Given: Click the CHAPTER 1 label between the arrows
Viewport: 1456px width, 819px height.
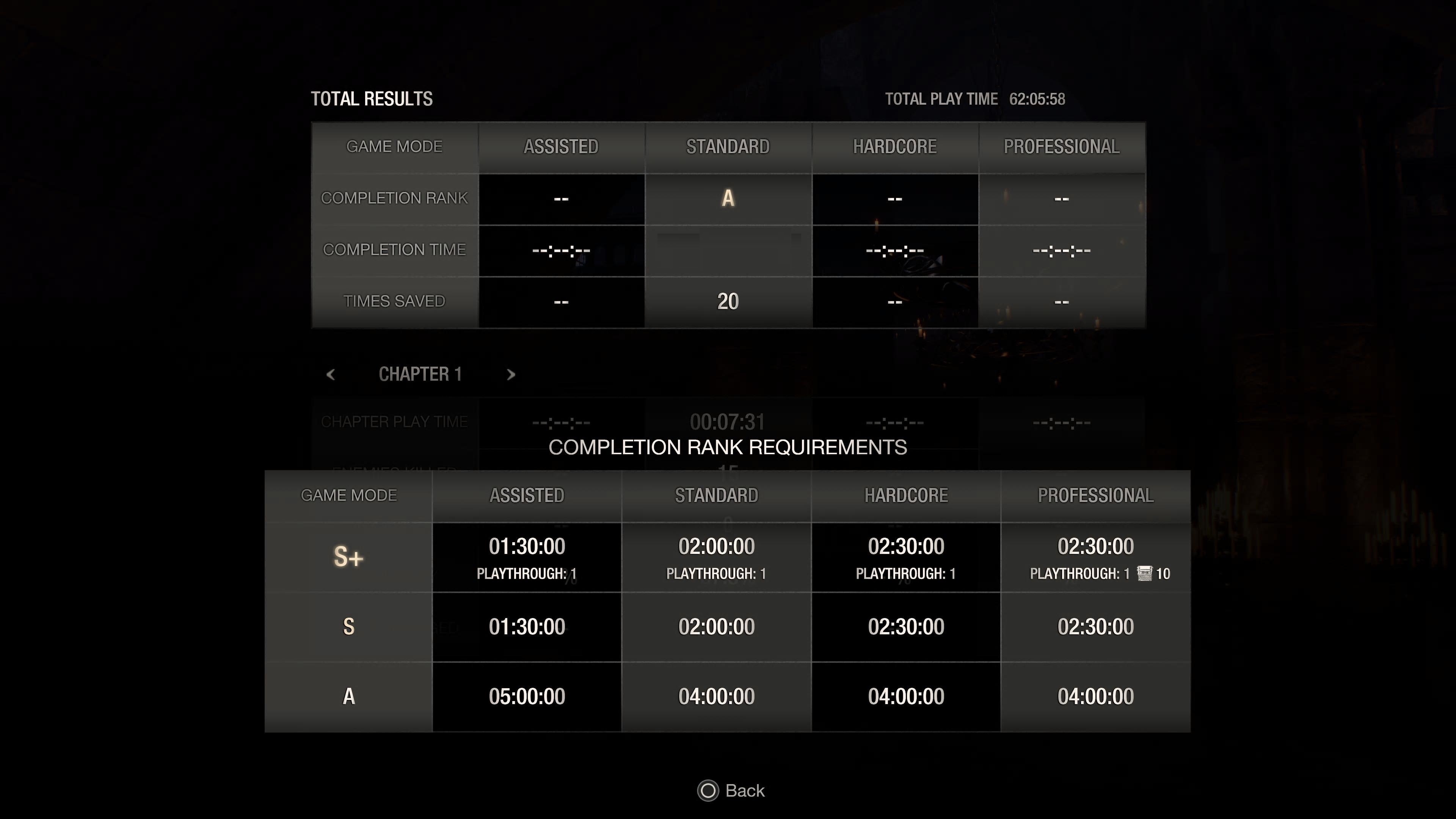Looking at the screenshot, I should click(x=420, y=373).
